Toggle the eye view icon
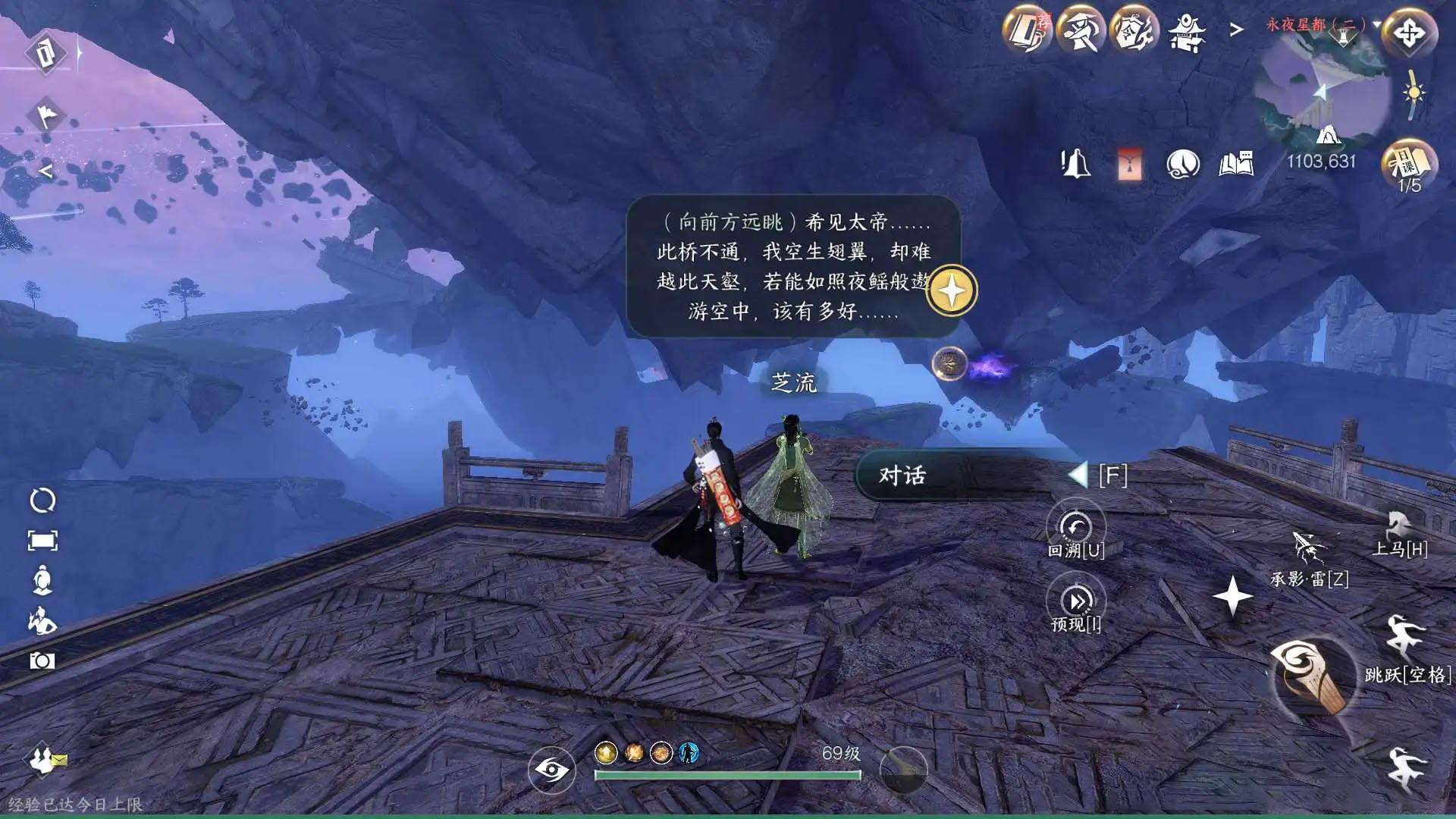 click(551, 770)
